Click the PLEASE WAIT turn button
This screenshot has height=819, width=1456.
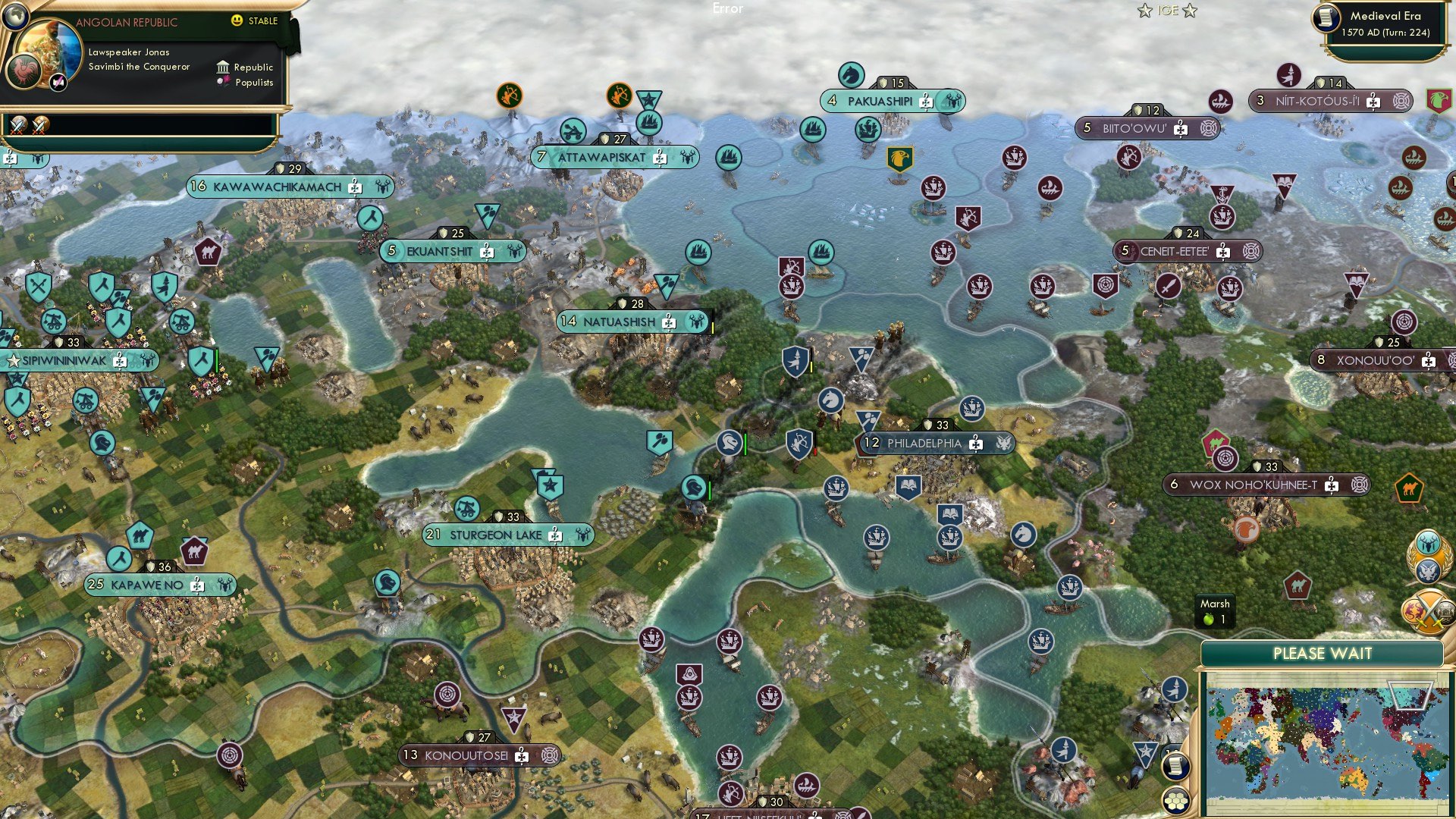1322,654
